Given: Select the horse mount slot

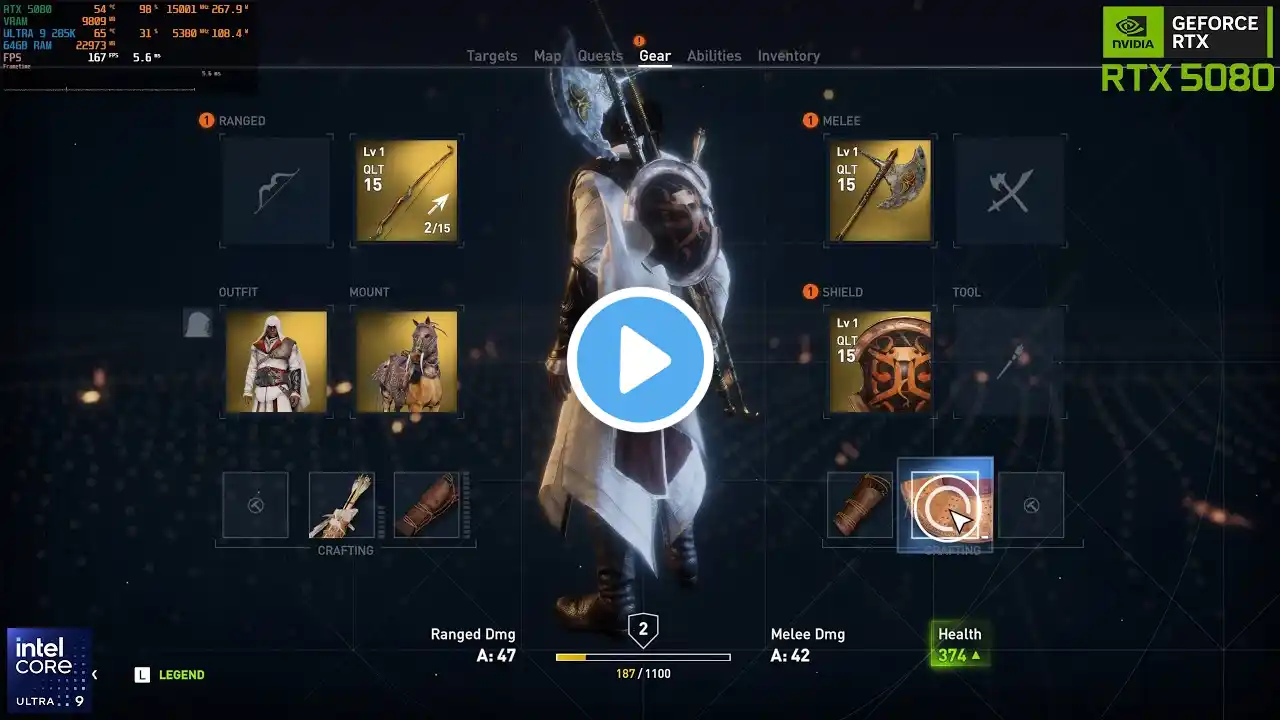Looking at the screenshot, I should 406,362.
